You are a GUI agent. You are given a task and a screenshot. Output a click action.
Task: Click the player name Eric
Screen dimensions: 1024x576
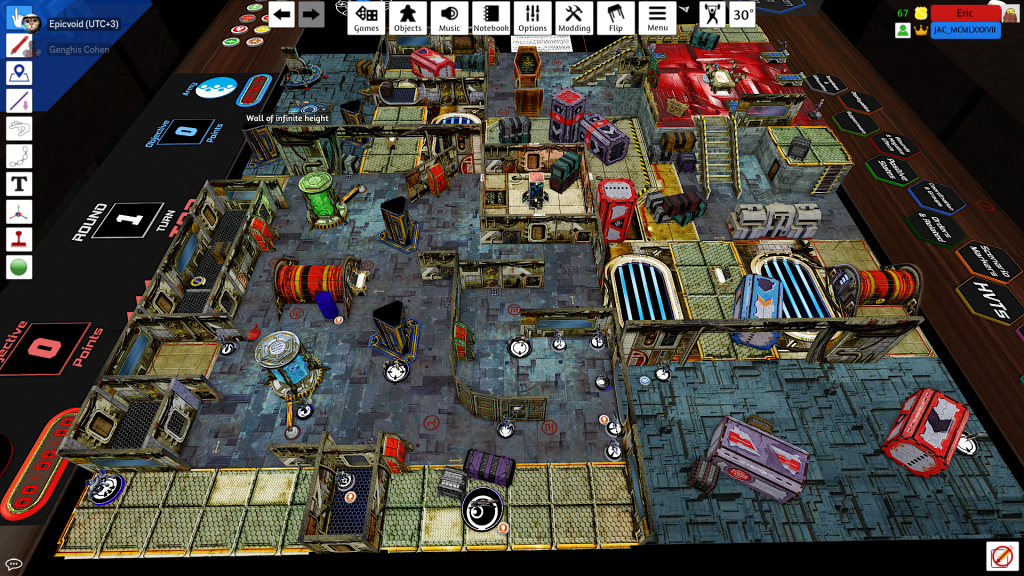coord(965,13)
